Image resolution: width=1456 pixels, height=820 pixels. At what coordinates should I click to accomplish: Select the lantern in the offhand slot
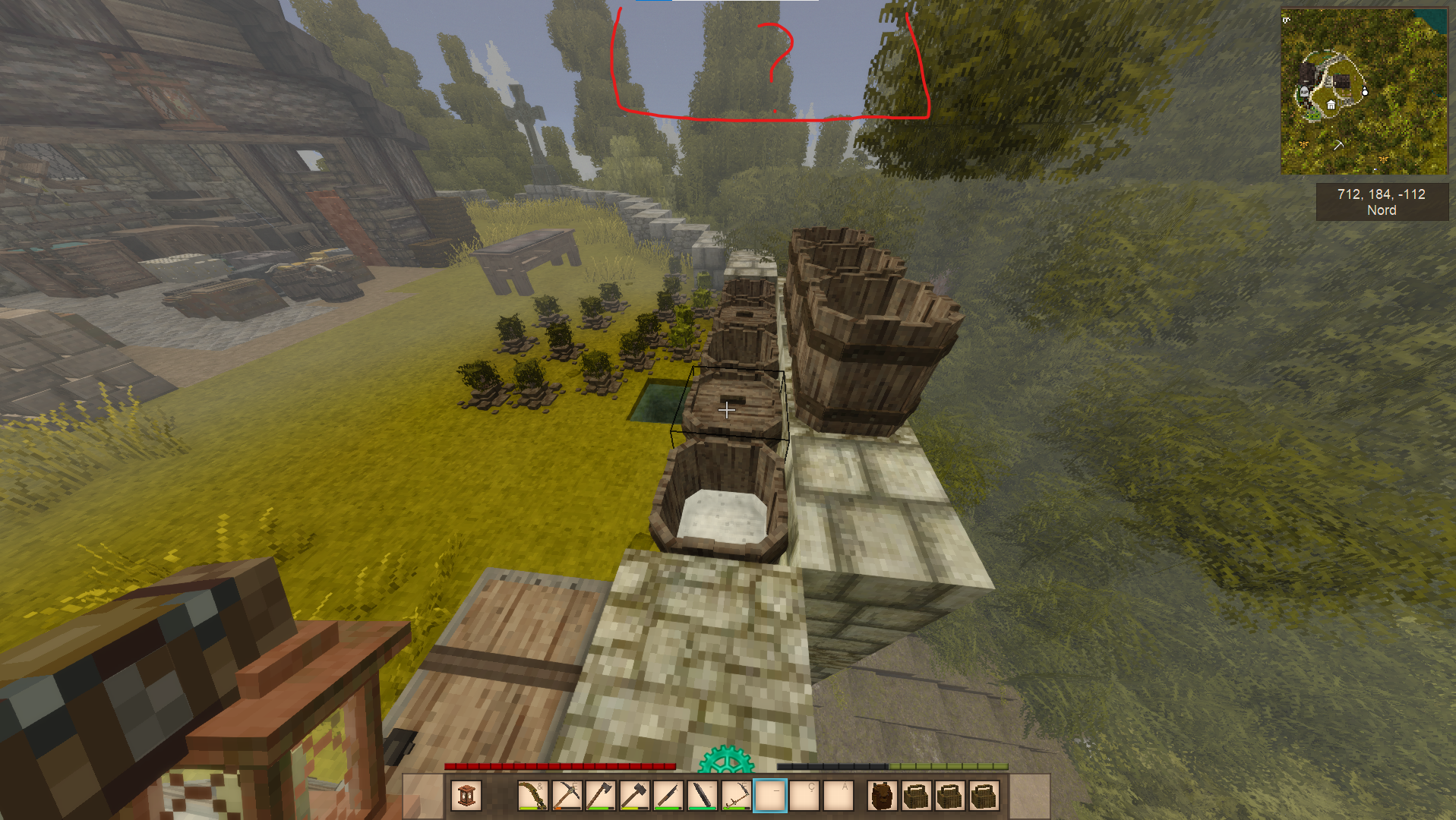[466, 796]
